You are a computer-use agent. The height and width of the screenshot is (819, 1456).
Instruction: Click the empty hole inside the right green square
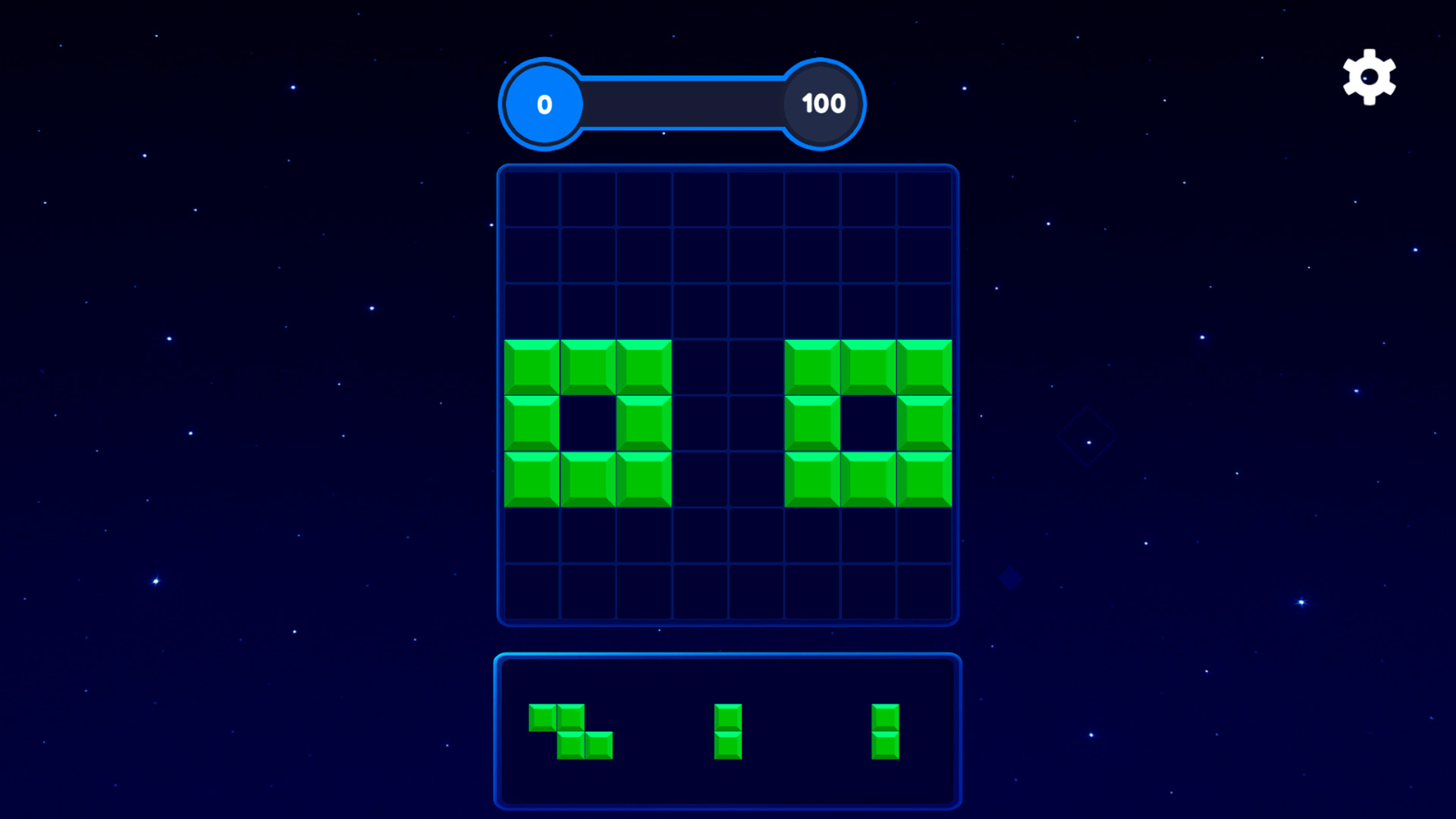[868, 422]
